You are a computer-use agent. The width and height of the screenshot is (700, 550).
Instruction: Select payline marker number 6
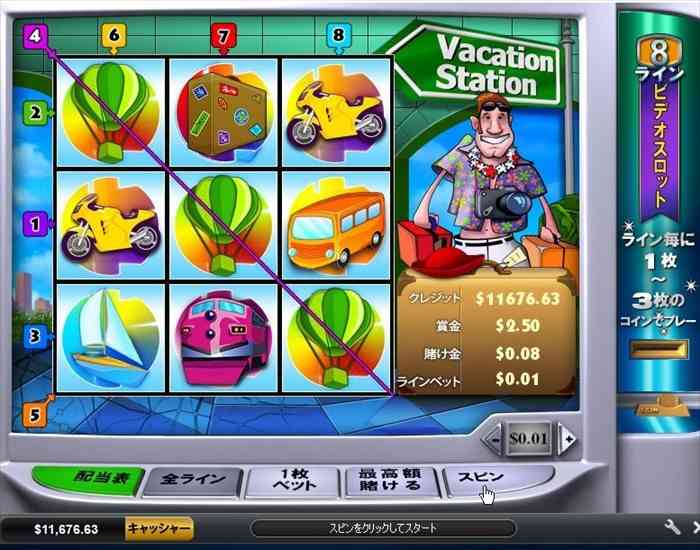[113, 36]
